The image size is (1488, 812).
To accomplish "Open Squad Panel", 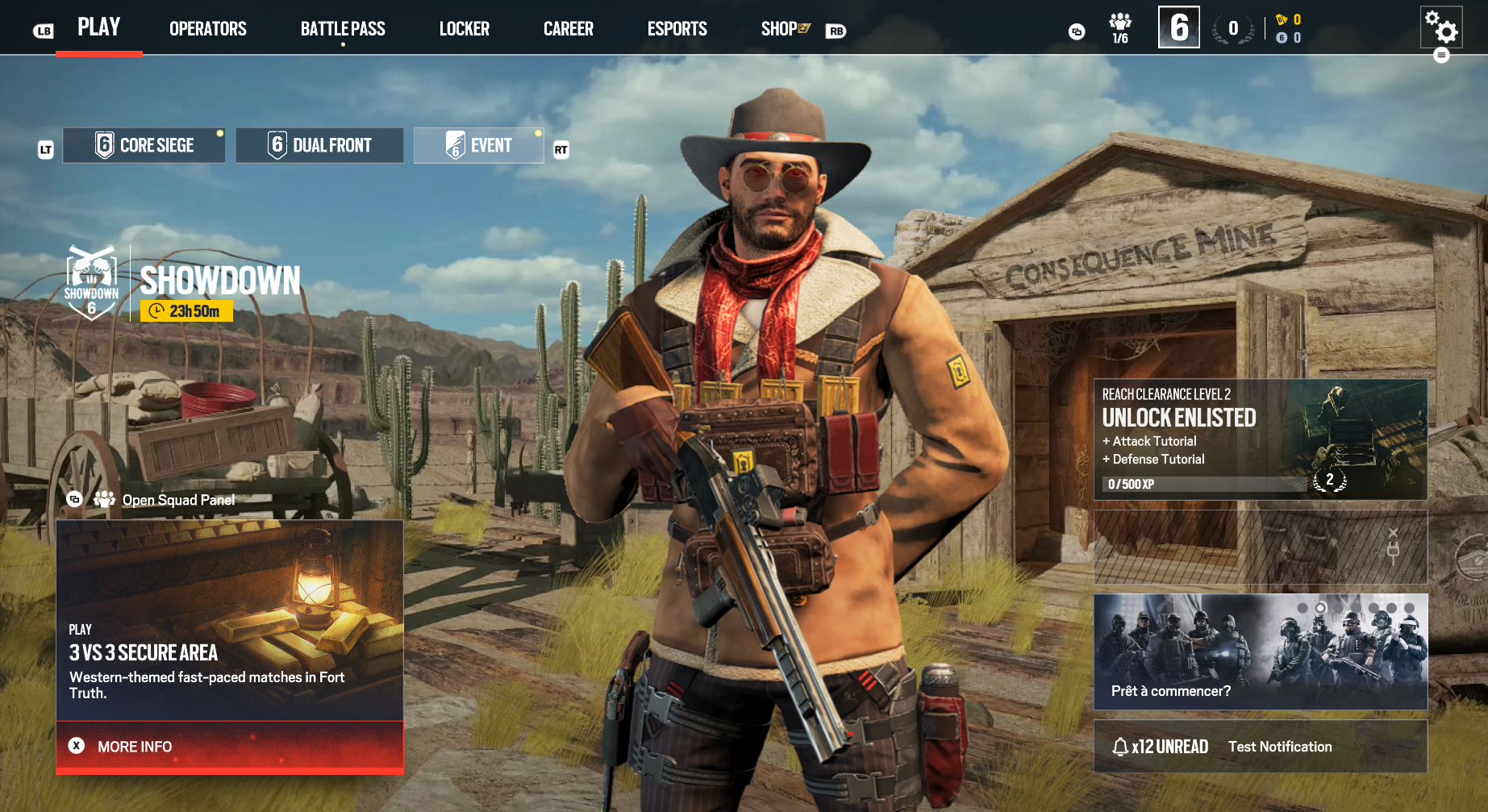I will point(177,500).
